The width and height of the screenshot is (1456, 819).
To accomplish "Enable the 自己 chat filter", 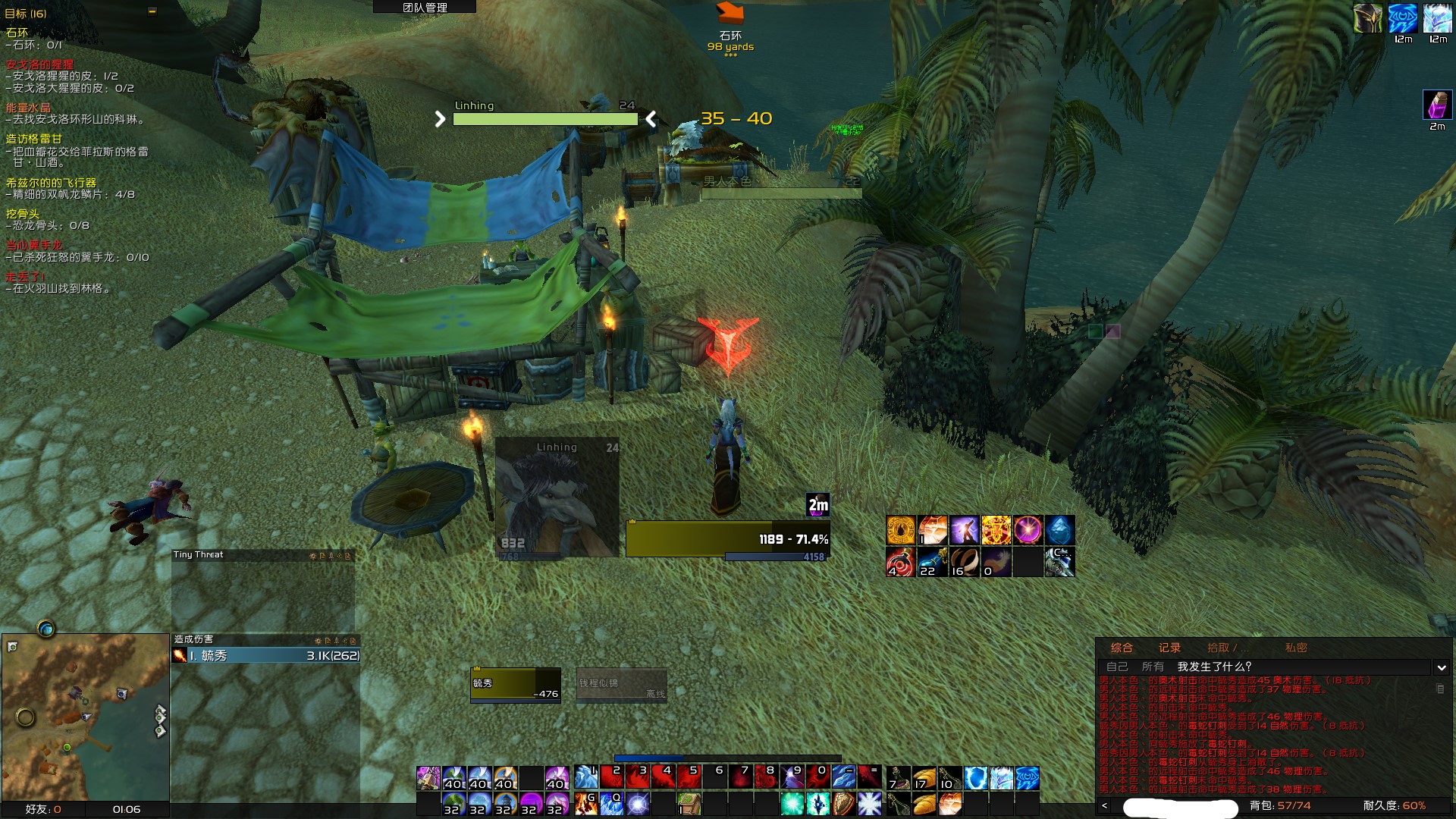I will (x=1117, y=666).
